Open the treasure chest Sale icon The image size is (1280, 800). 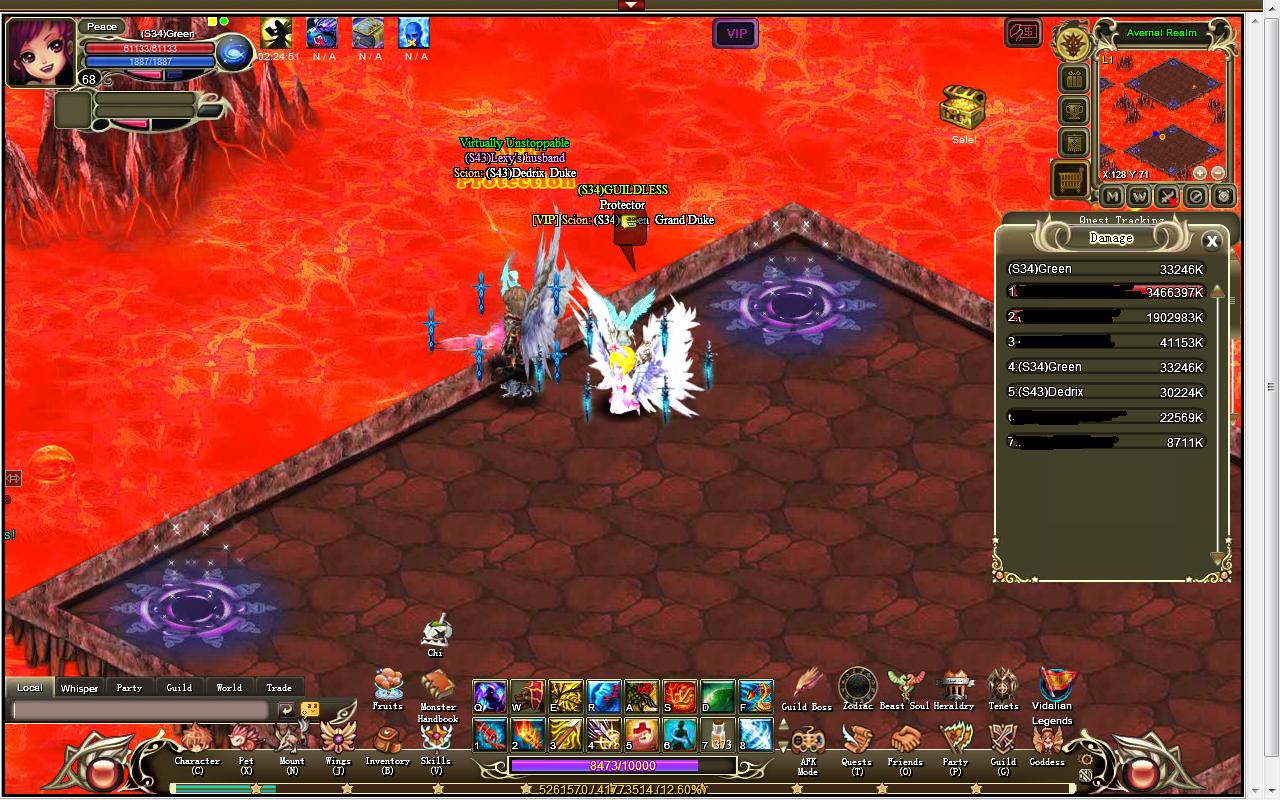(x=962, y=108)
